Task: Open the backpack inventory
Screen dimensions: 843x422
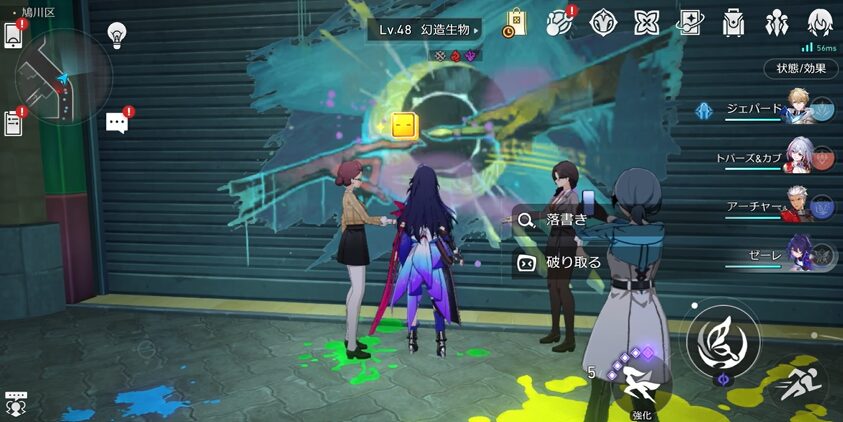Action: coord(733,22)
